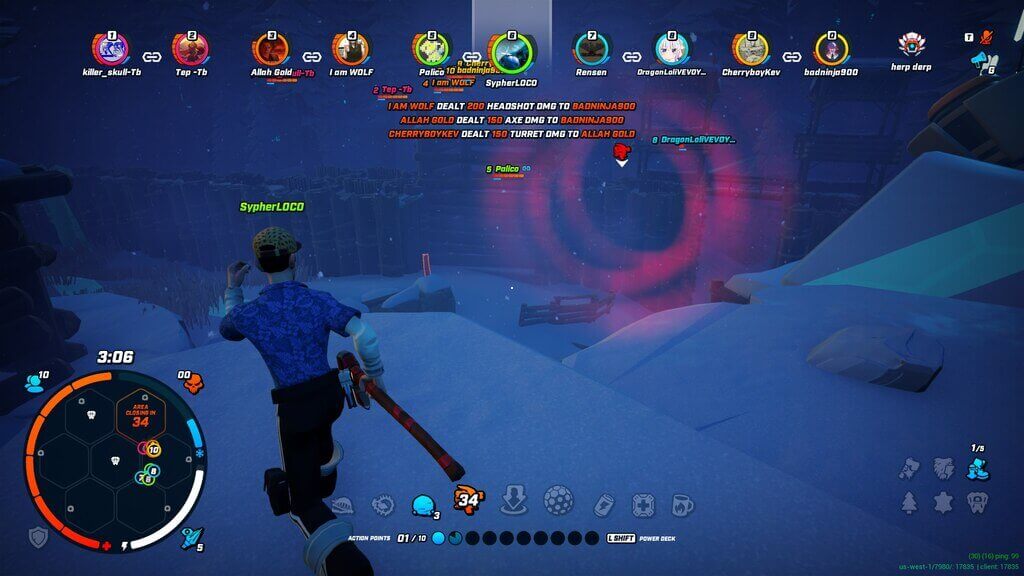Activate the blue blob power card

(423, 503)
